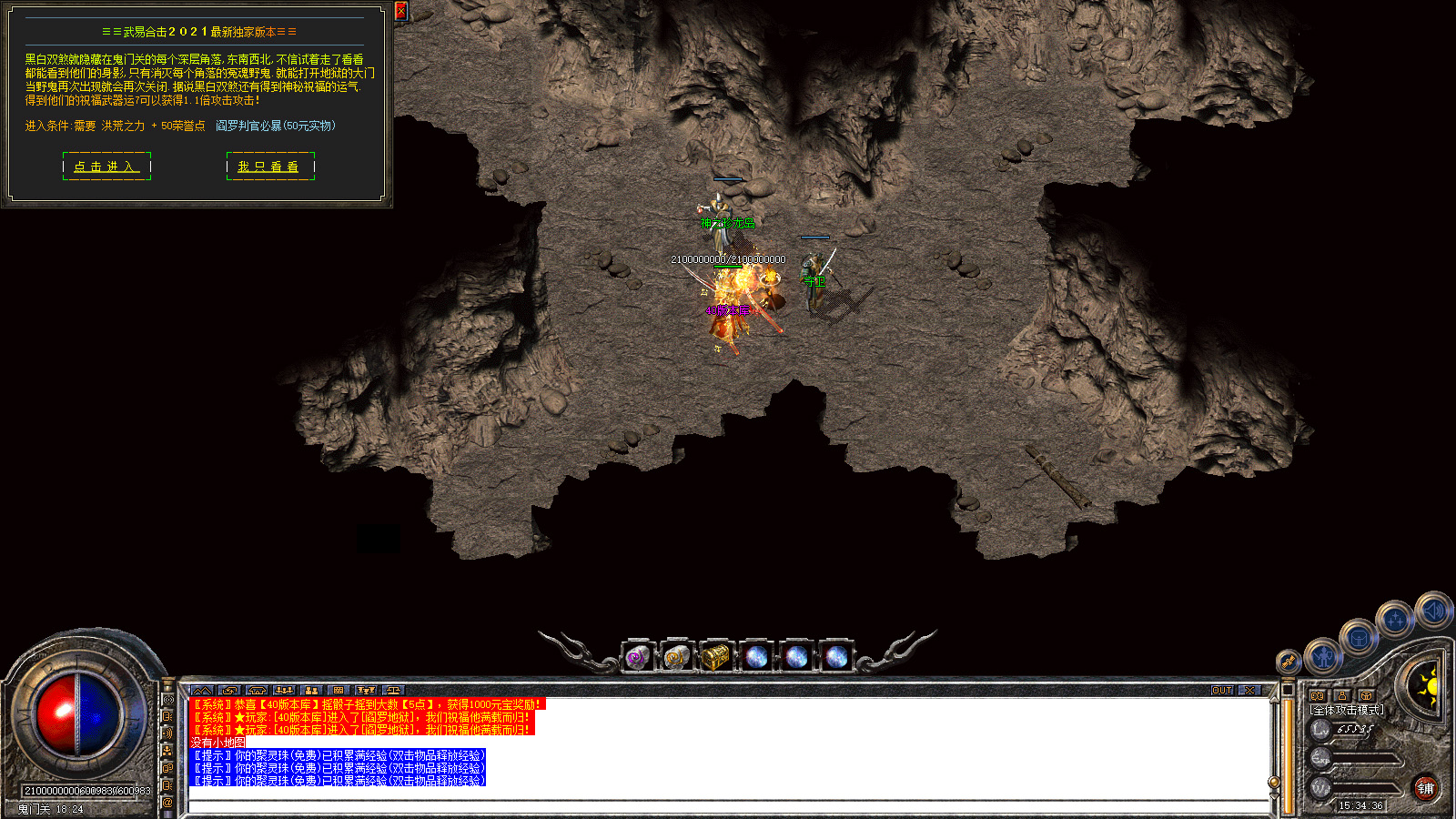Open the red 铺 shop button
The width and height of the screenshot is (1456, 819).
[x=1425, y=788]
